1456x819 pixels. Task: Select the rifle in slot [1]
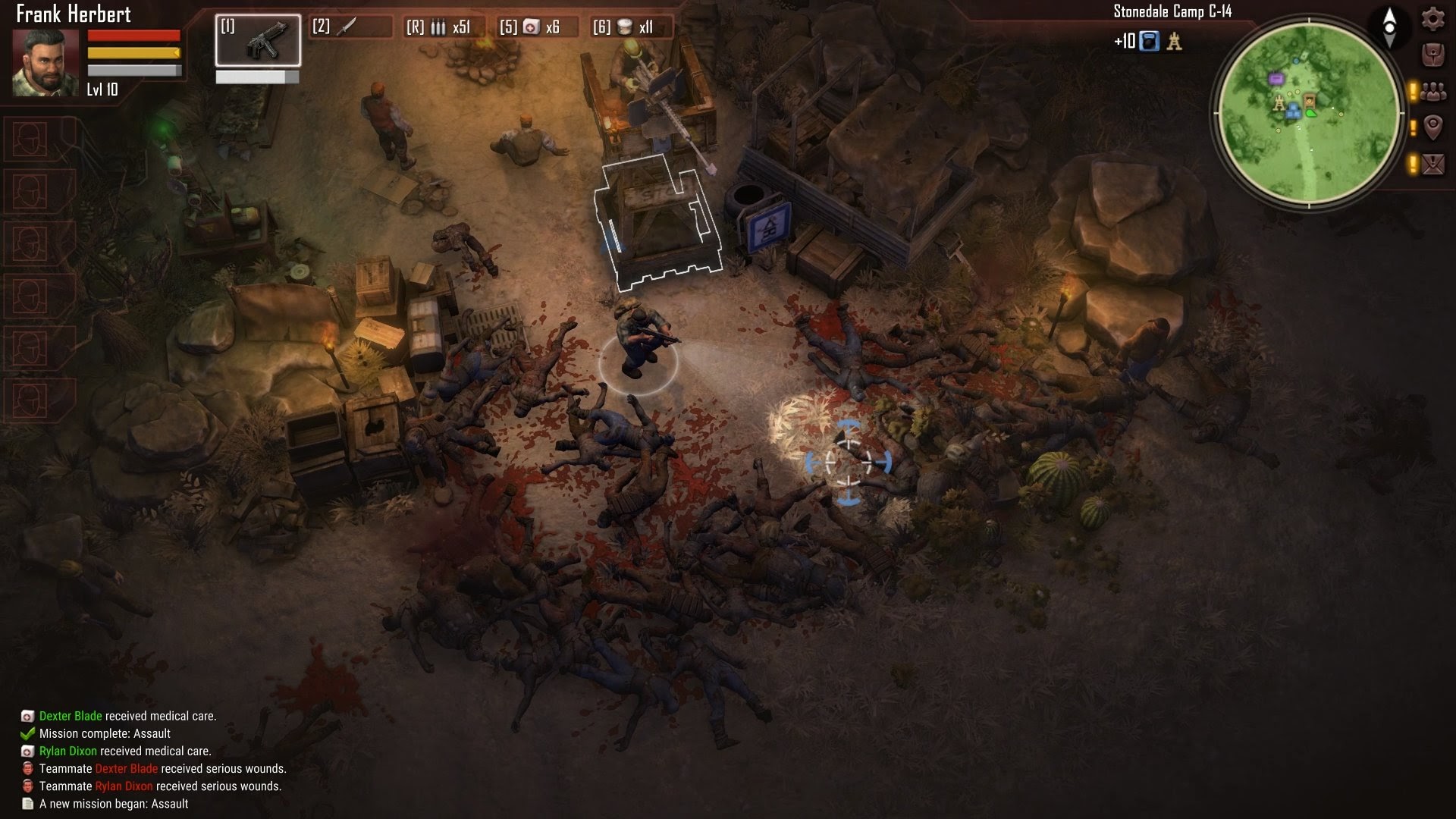258,42
